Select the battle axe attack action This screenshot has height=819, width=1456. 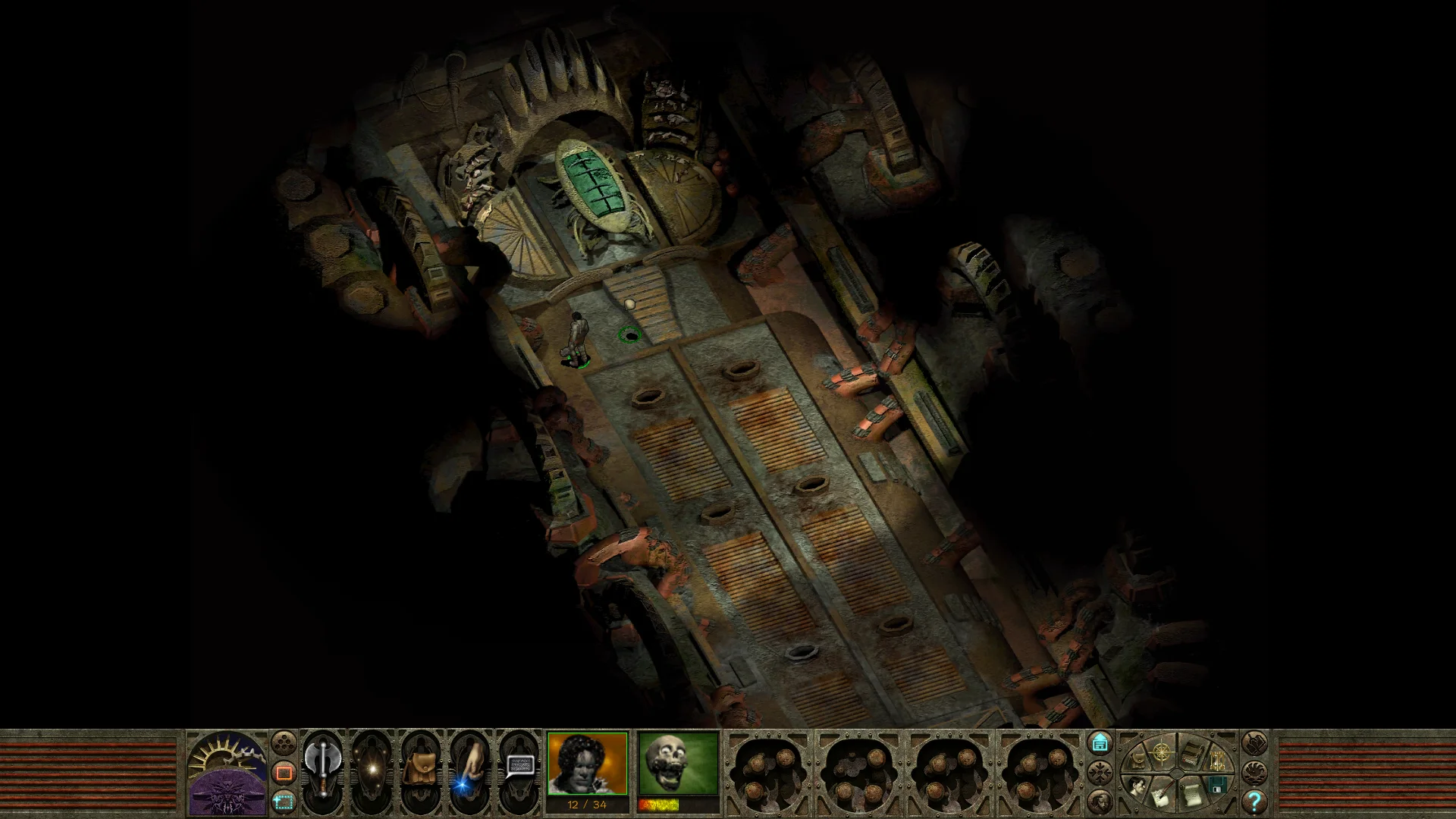(x=322, y=768)
